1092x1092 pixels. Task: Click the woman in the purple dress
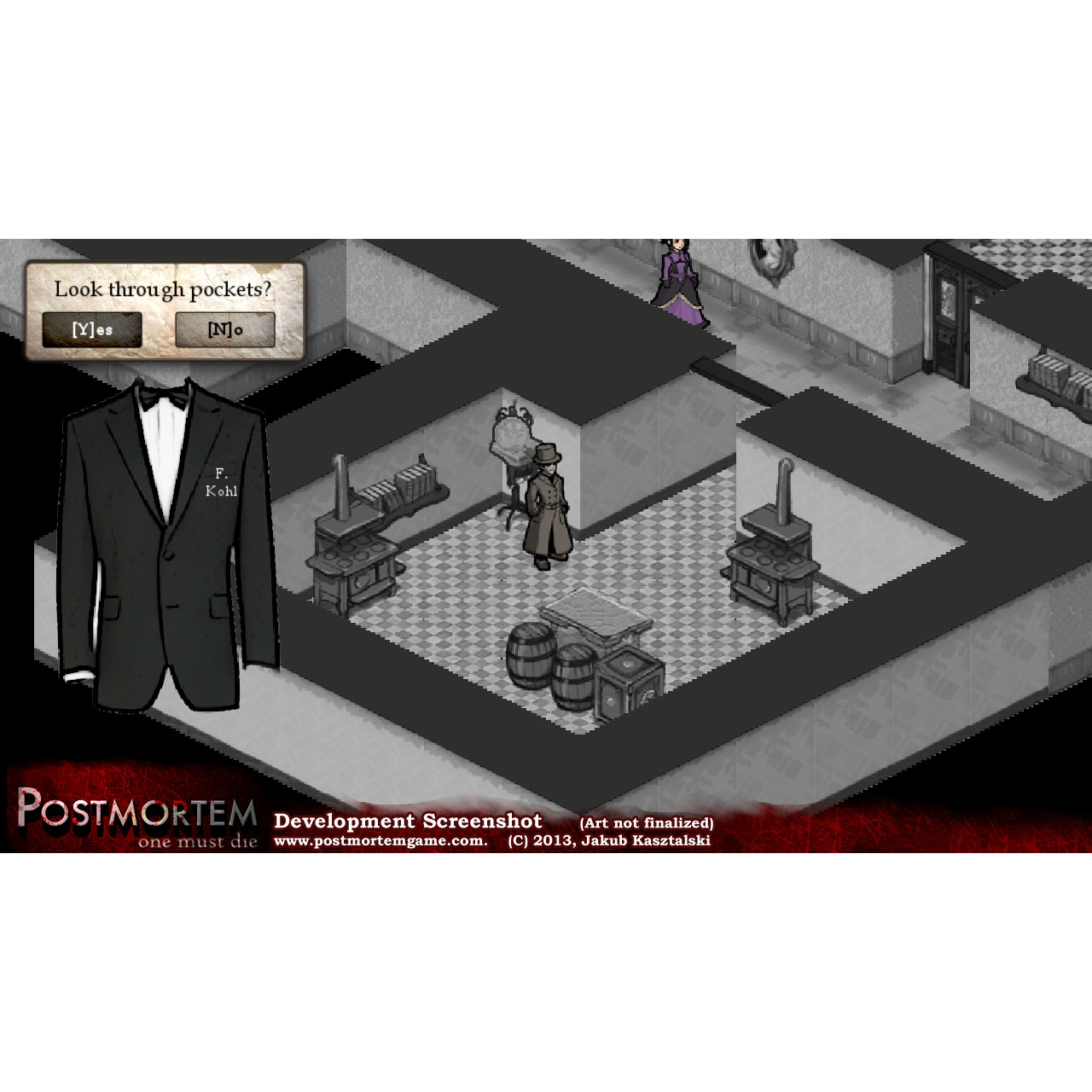[x=677, y=282]
